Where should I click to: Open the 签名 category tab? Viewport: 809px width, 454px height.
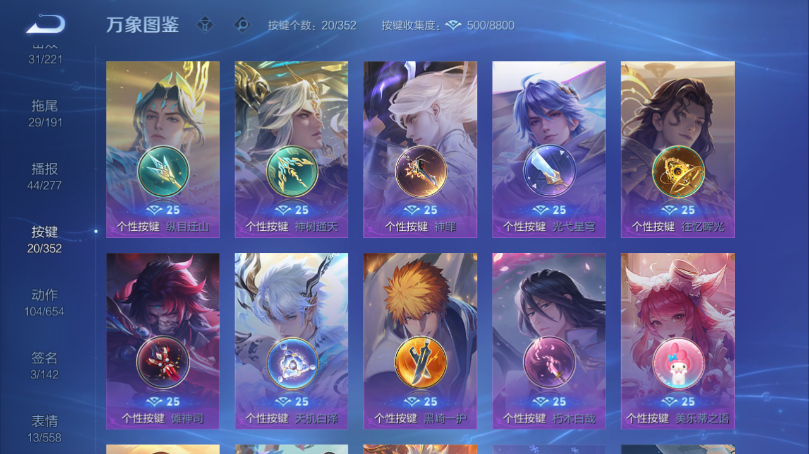pyautogui.click(x=45, y=364)
